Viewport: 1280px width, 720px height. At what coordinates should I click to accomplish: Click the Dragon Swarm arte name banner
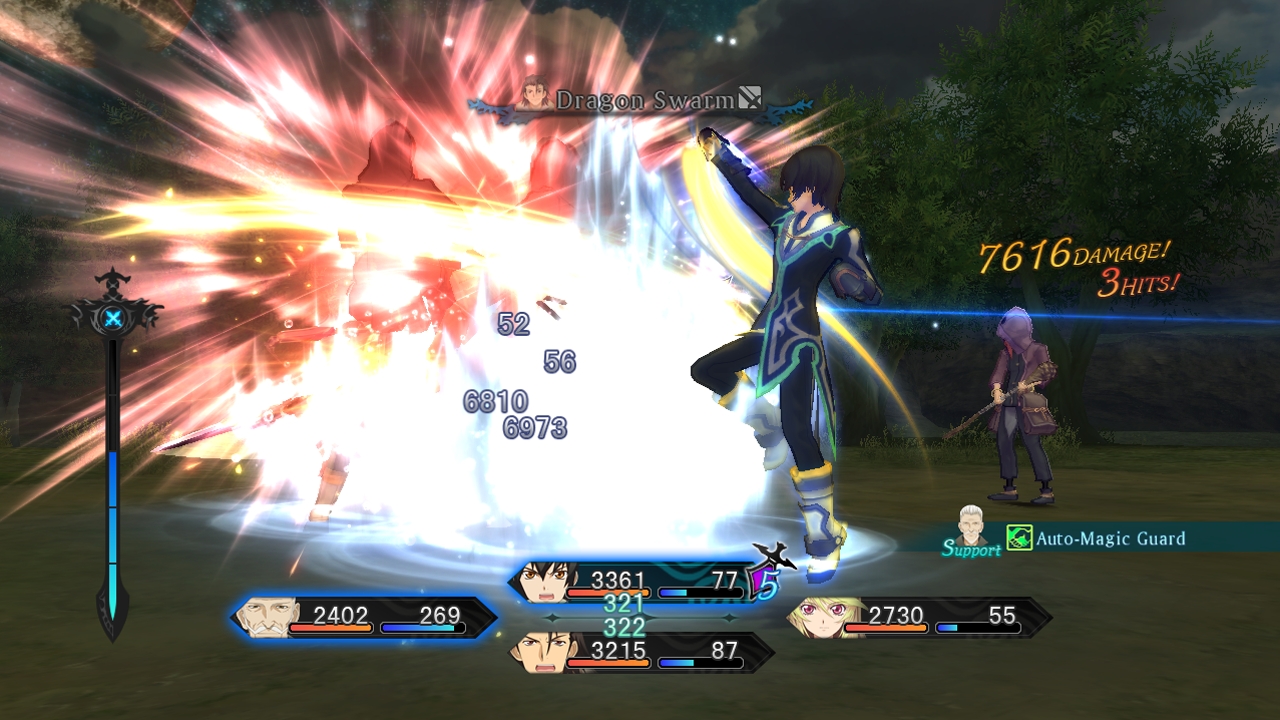pyautogui.click(x=640, y=99)
